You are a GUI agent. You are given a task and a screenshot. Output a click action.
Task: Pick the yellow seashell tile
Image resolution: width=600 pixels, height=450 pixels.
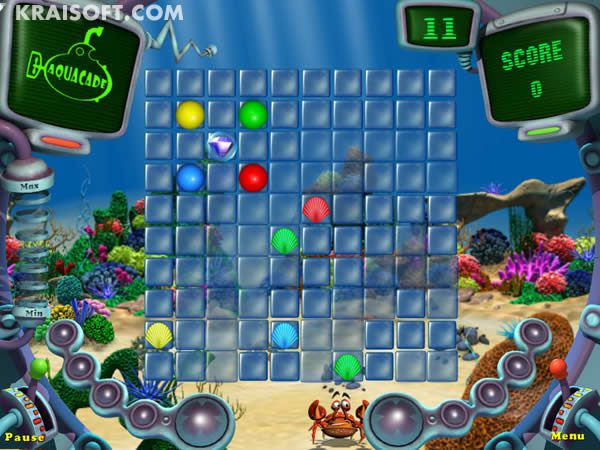pyautogui.click(x=159, y=335)
